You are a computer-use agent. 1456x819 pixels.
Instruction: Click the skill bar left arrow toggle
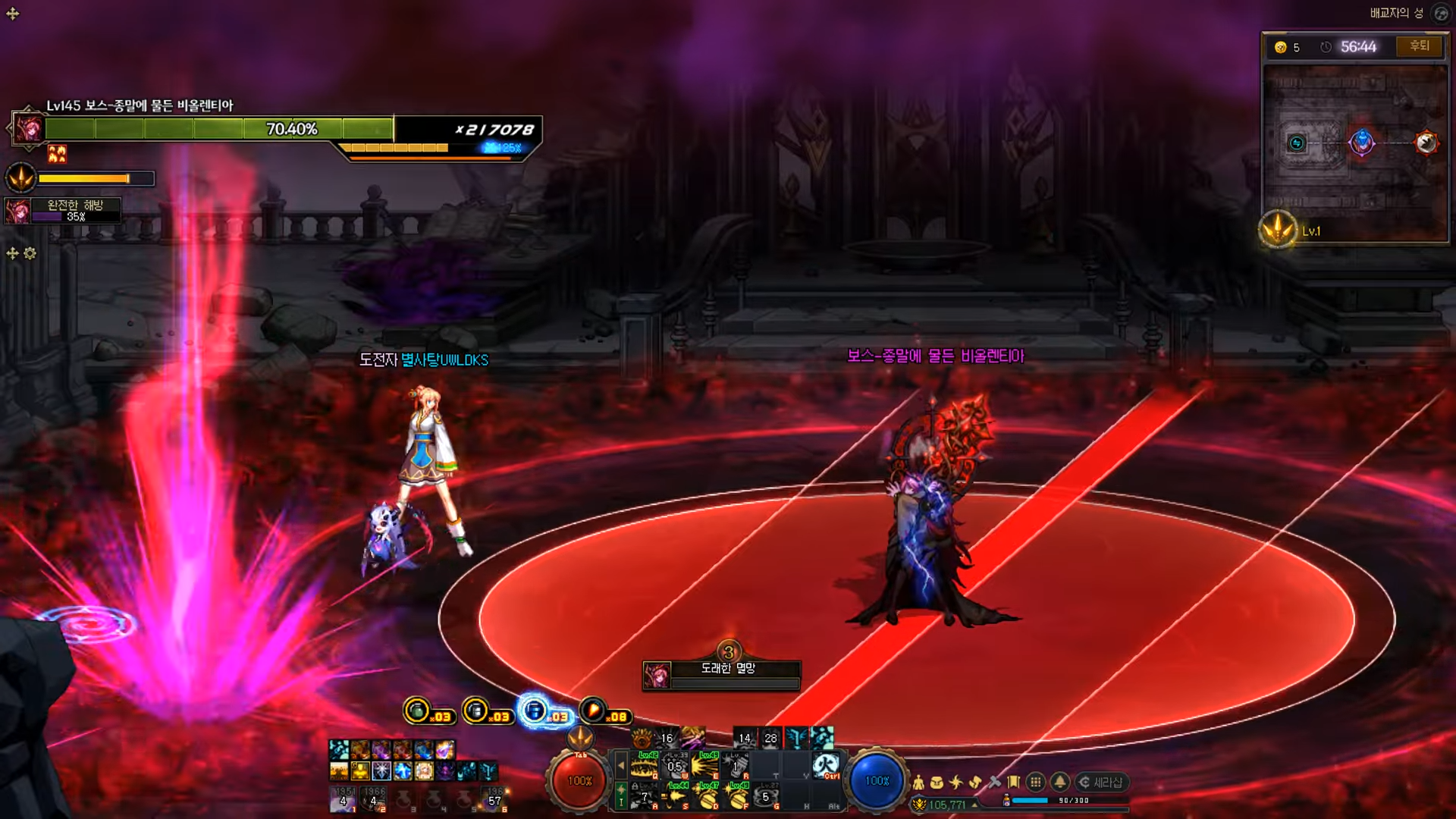621,766
